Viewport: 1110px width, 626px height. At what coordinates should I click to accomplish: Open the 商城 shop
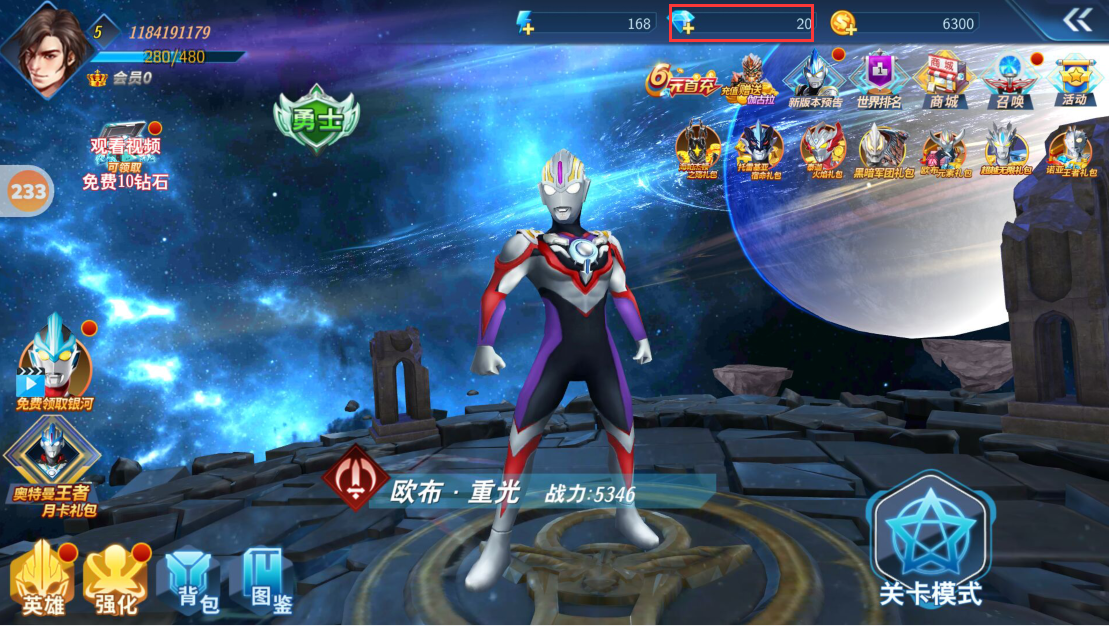click(x=944, y=79)
